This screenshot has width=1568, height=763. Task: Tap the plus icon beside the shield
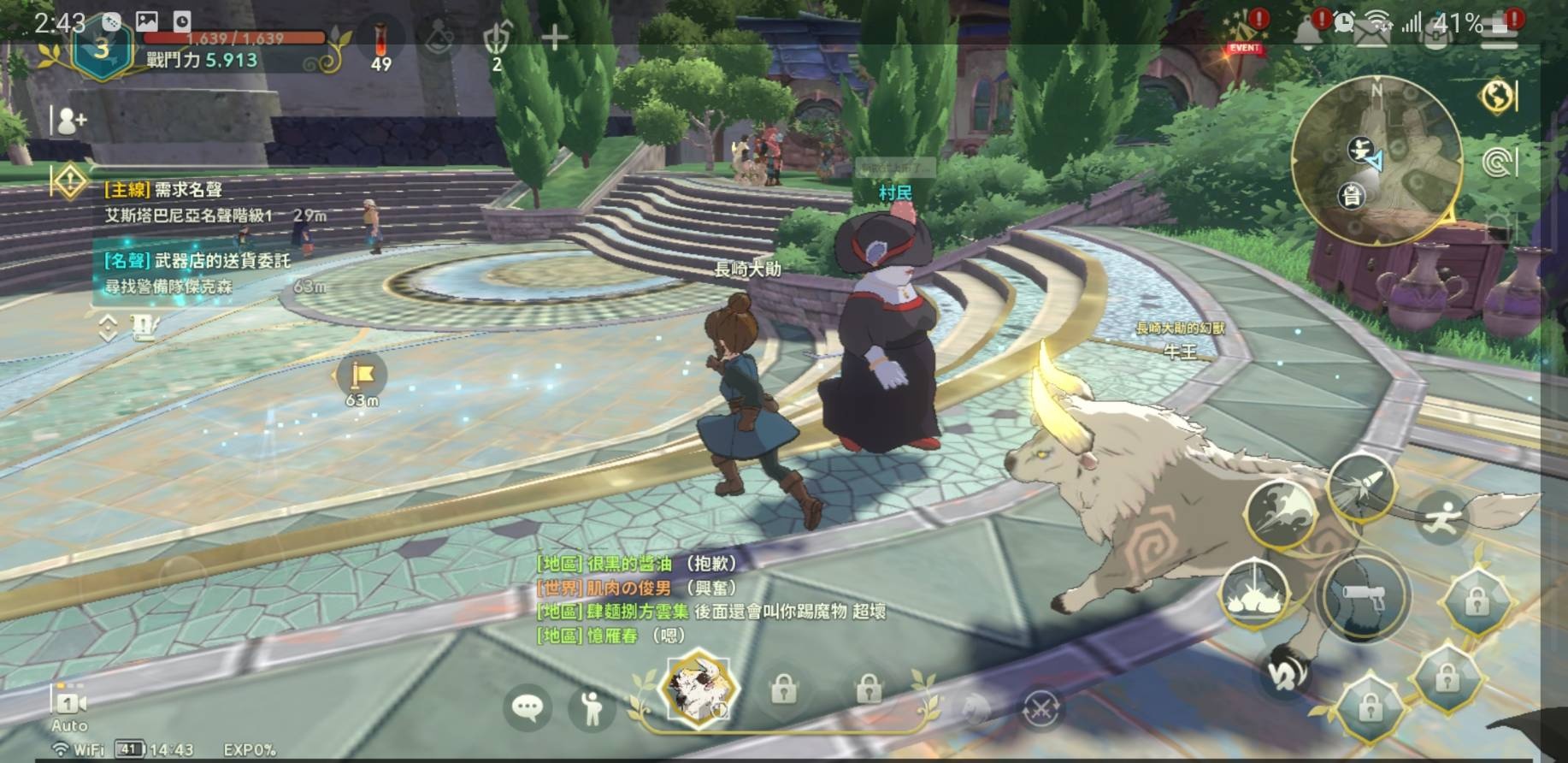(554, 37)
